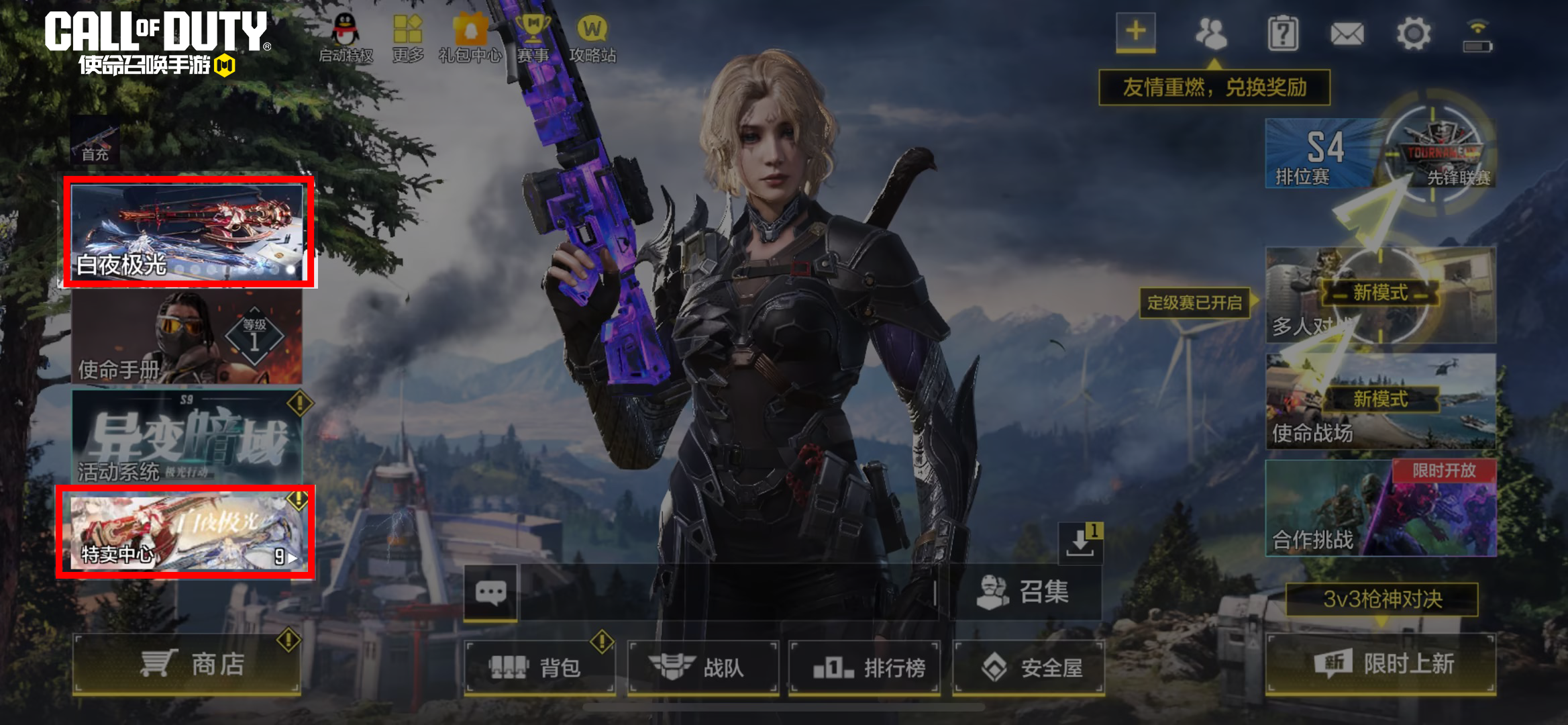Select the 使命战场 battle royale tile
Image resolution: width=1568 pixels, height=725 pixels.
click(1380, 401)
